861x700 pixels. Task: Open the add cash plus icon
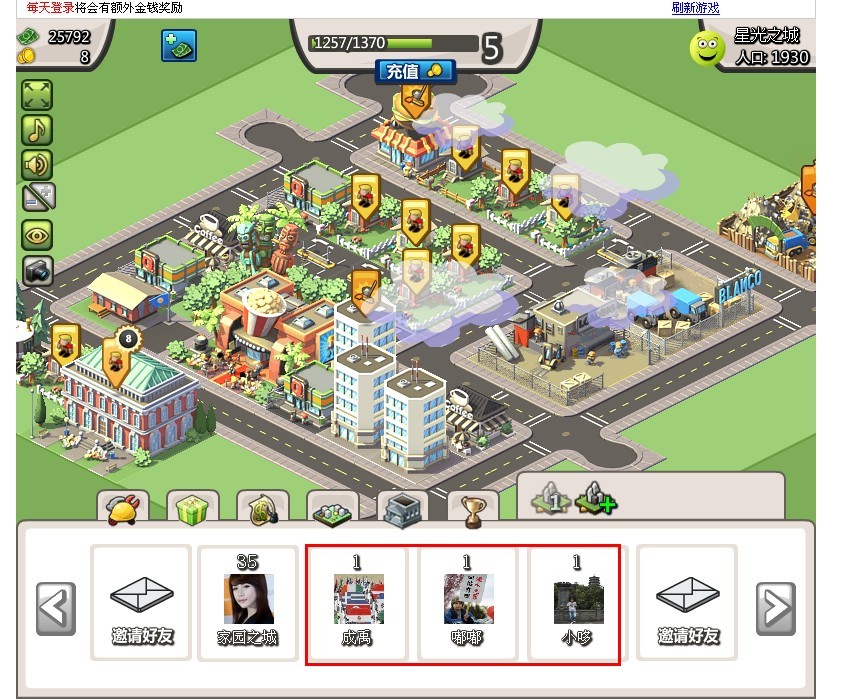[179, 45]
